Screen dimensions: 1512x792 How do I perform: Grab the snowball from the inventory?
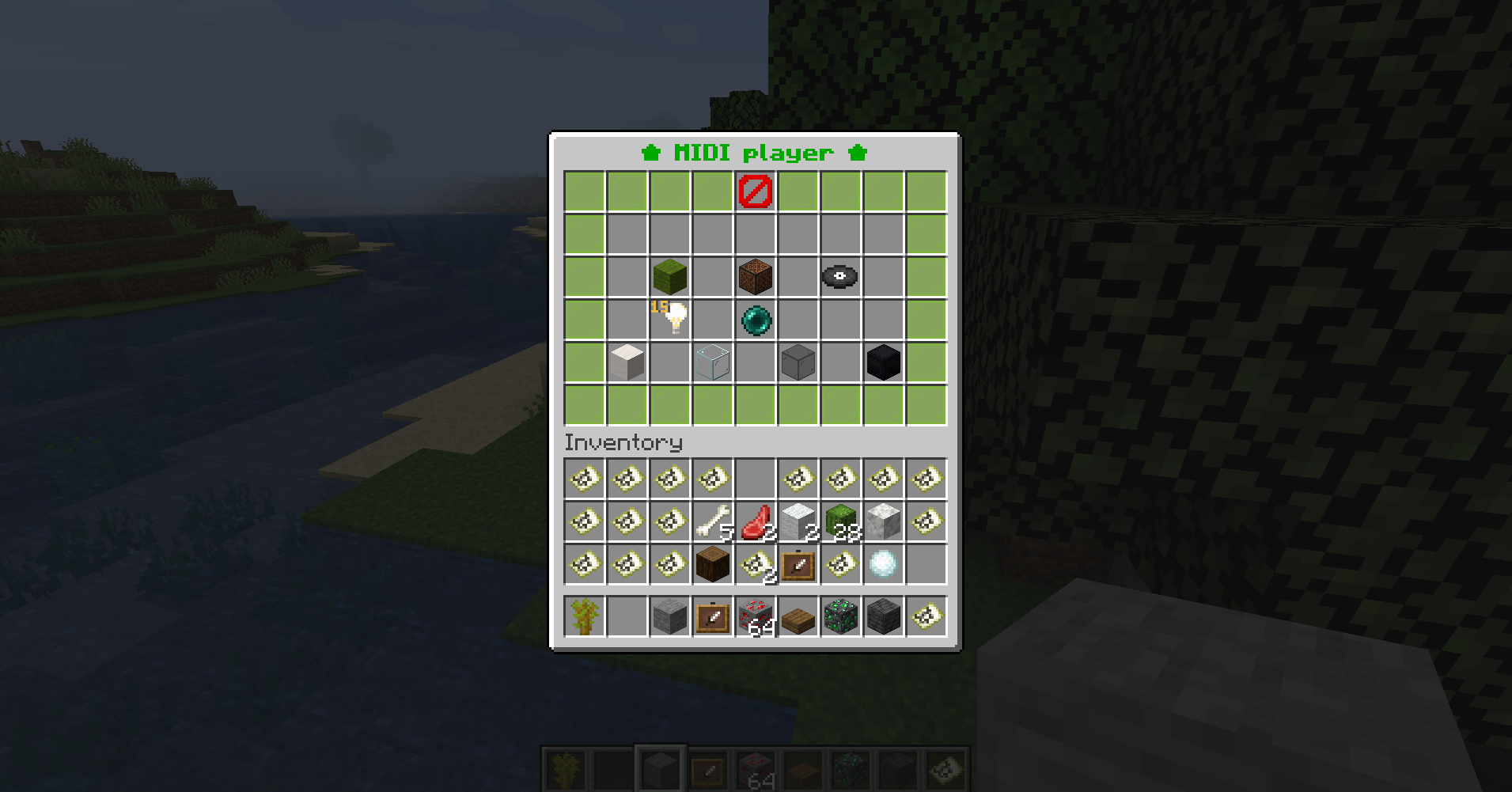(x=883, y=563)
